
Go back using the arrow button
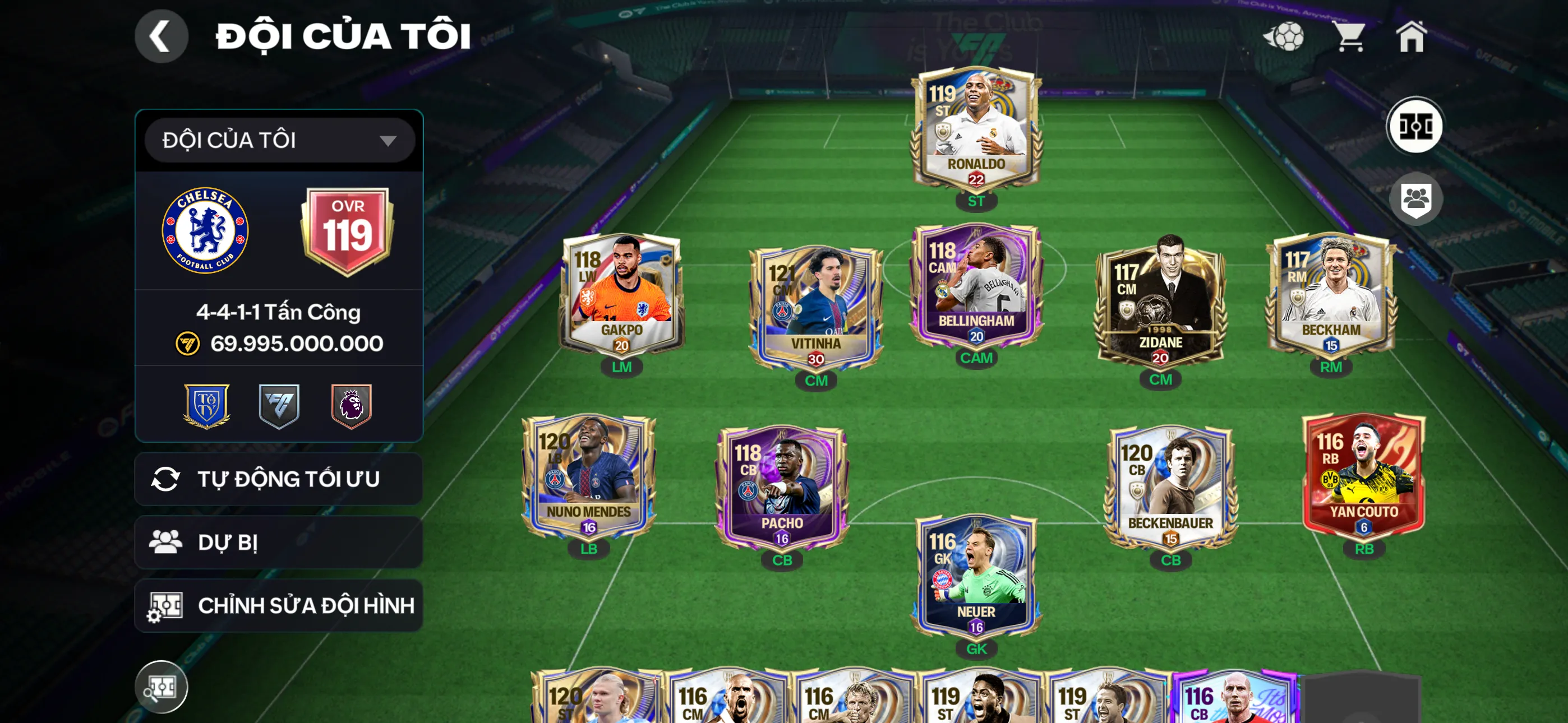click(161, 36)
